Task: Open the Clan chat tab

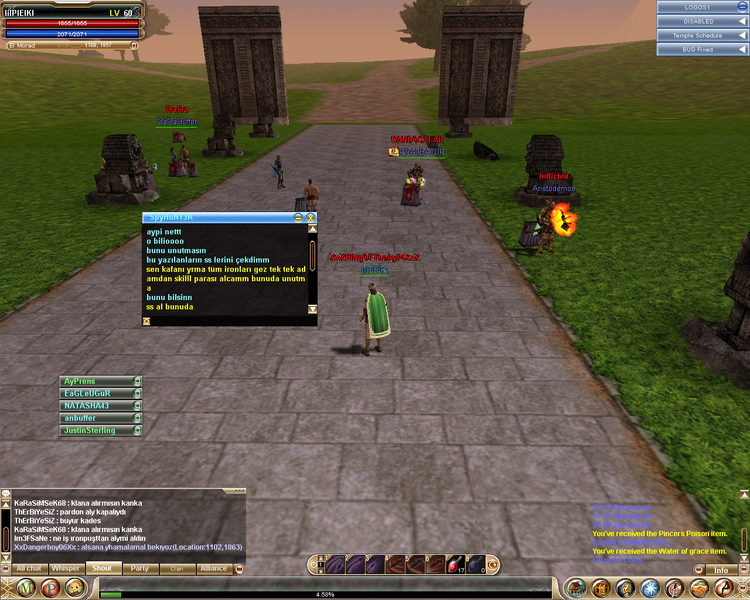Action: click(176, 568)
